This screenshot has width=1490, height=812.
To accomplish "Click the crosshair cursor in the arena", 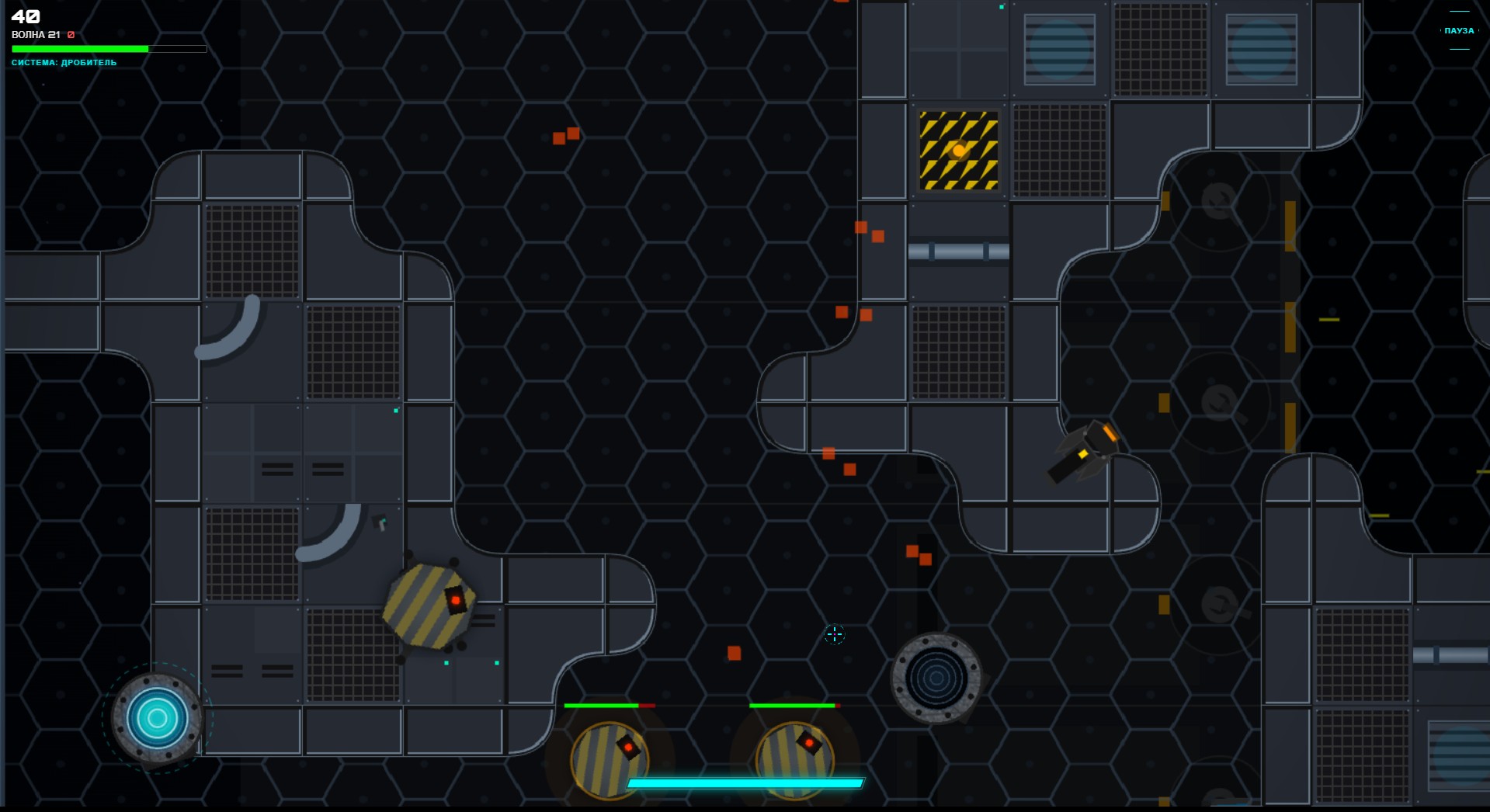I will point(835,635).
